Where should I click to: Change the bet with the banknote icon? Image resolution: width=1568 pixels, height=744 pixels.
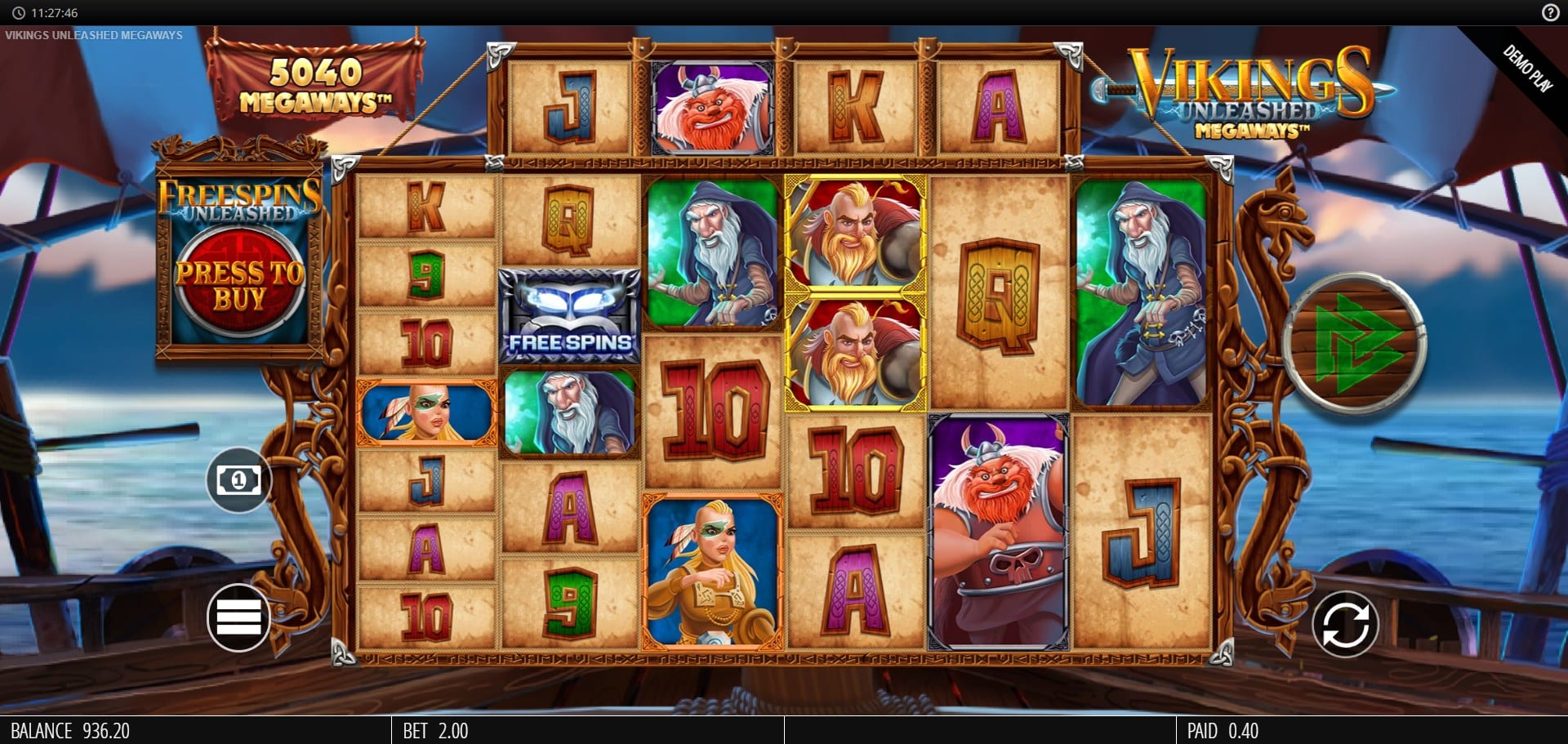click(x=238, y=479)
